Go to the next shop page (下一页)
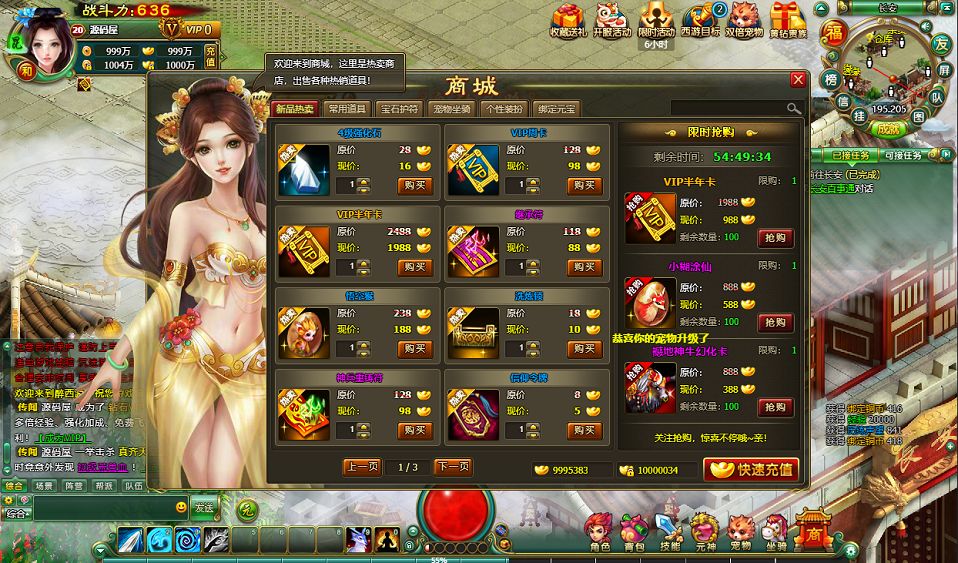 click(x=453, y=467)
